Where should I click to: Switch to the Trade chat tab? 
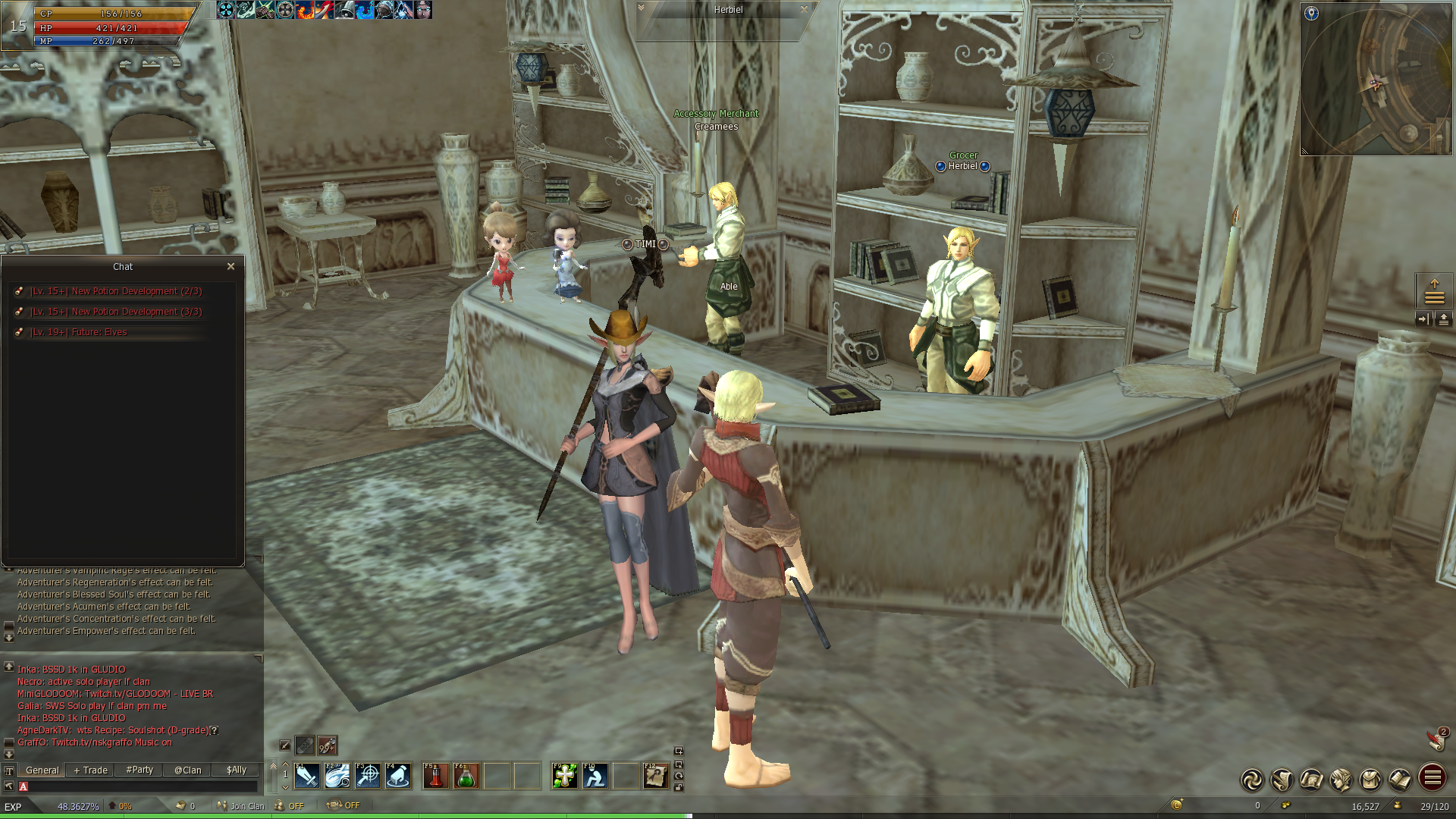(x=90, y=770)
